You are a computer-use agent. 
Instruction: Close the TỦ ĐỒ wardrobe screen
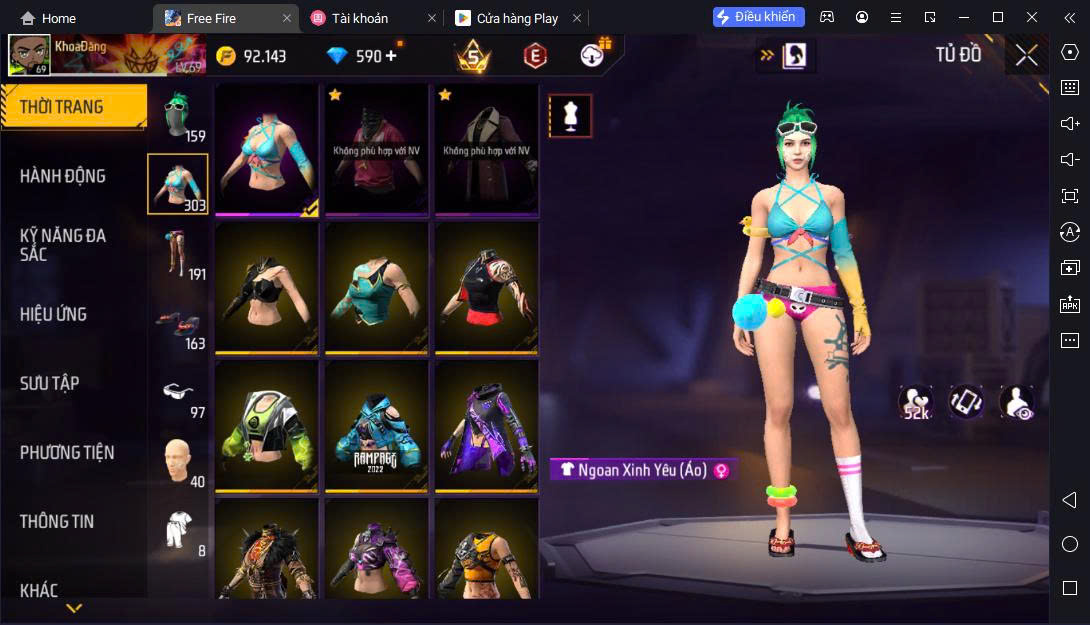pos(1026,56)
